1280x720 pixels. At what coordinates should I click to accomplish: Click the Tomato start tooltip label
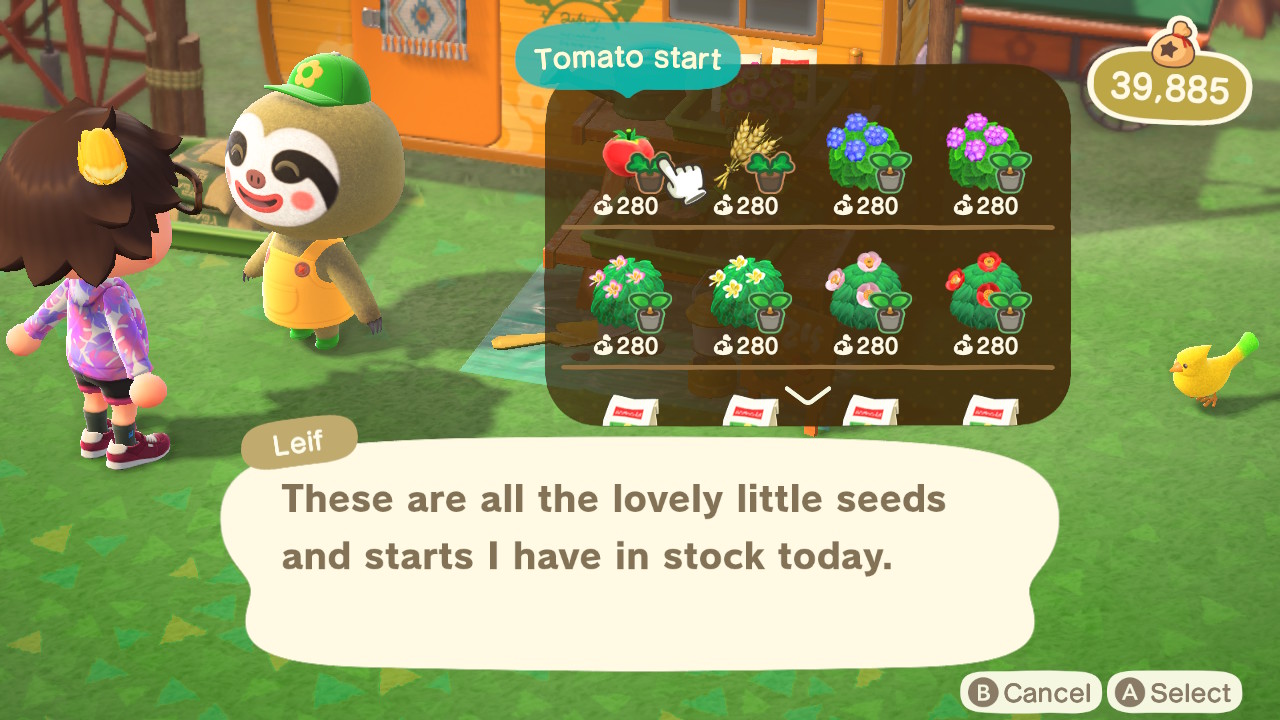coord(628,59)
